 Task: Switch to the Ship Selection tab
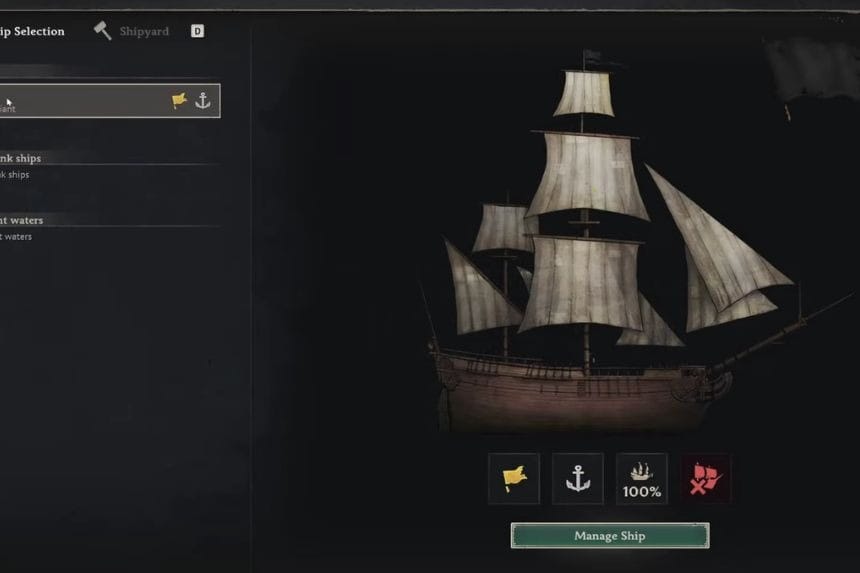coord(32,31)
